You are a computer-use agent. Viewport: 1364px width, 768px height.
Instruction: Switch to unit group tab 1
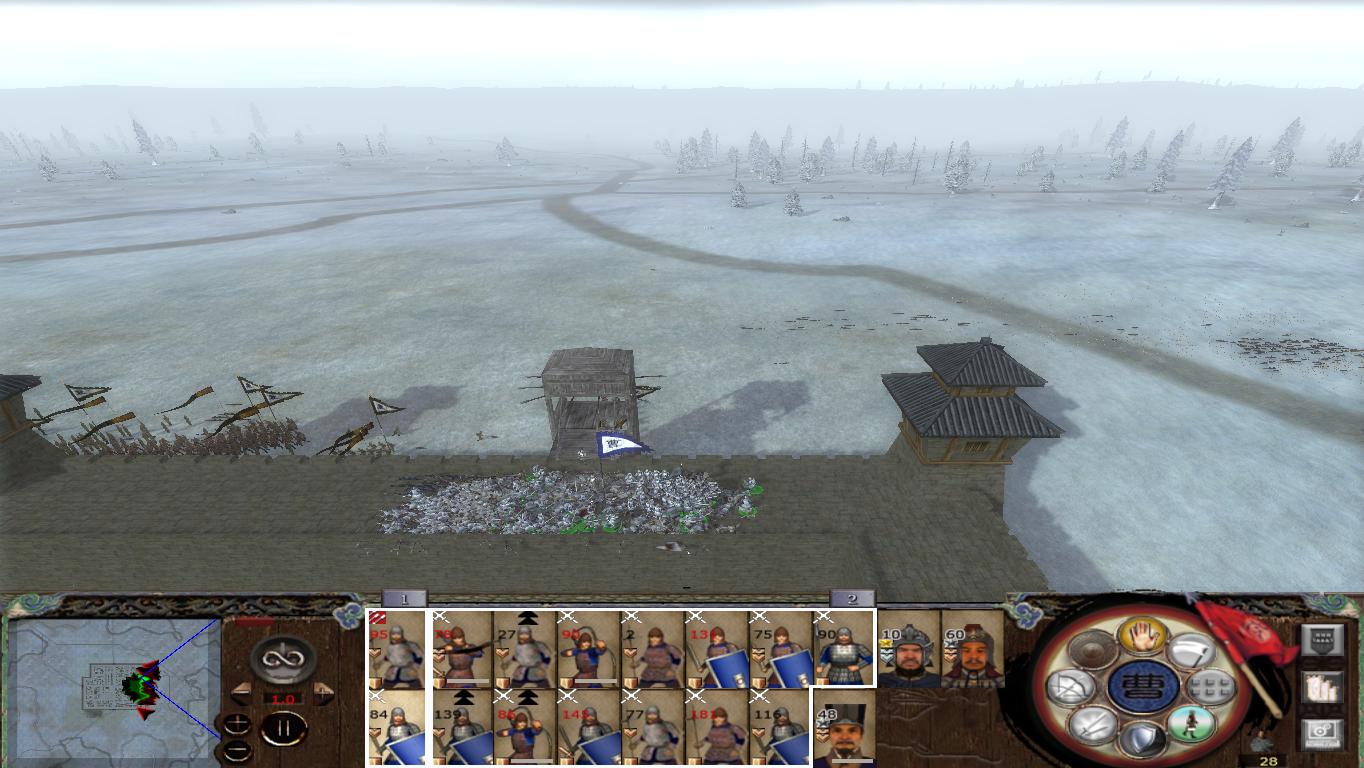coord(405,597)
